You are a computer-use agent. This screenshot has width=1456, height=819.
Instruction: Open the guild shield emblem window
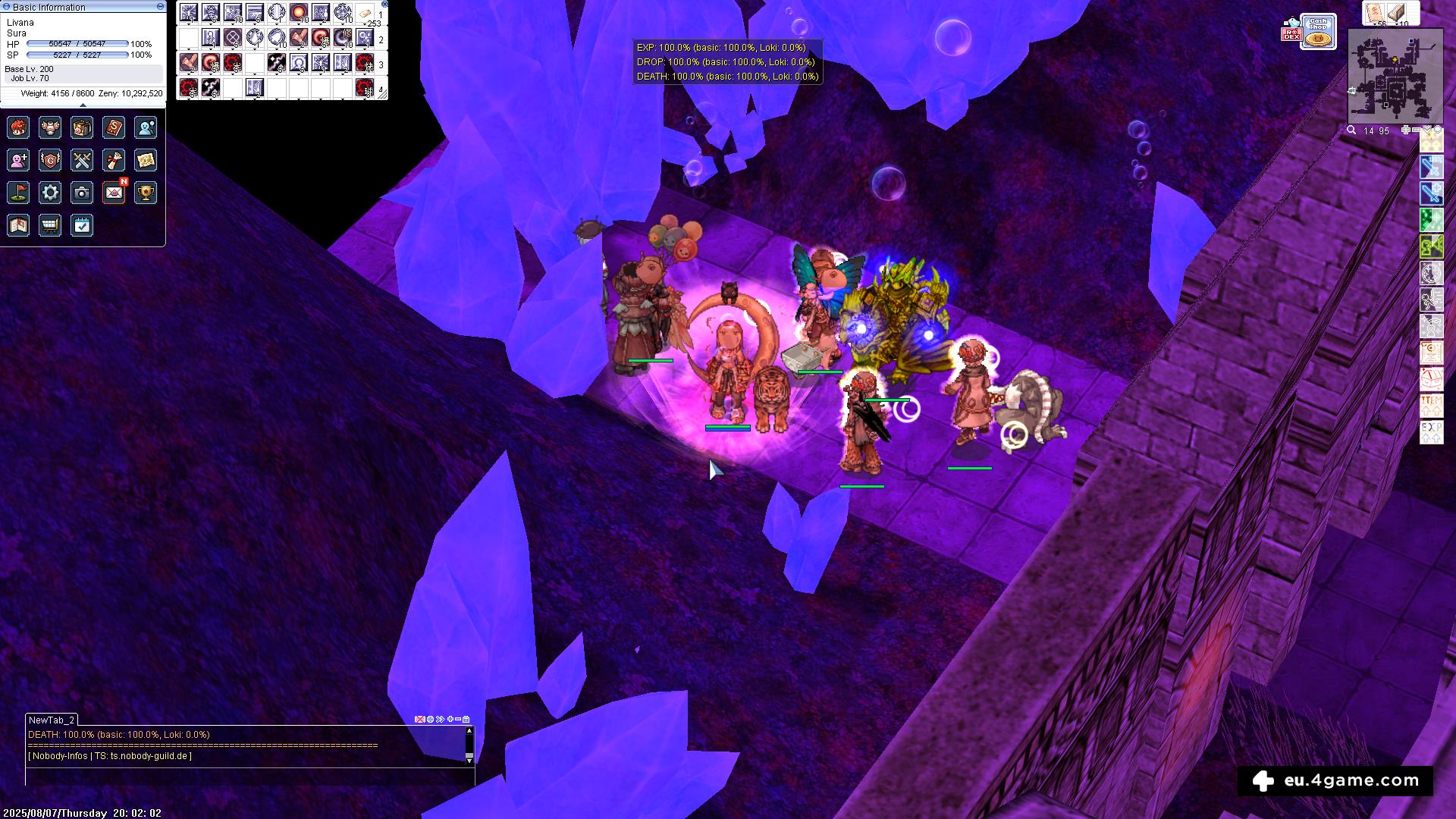tap(50, 160)
